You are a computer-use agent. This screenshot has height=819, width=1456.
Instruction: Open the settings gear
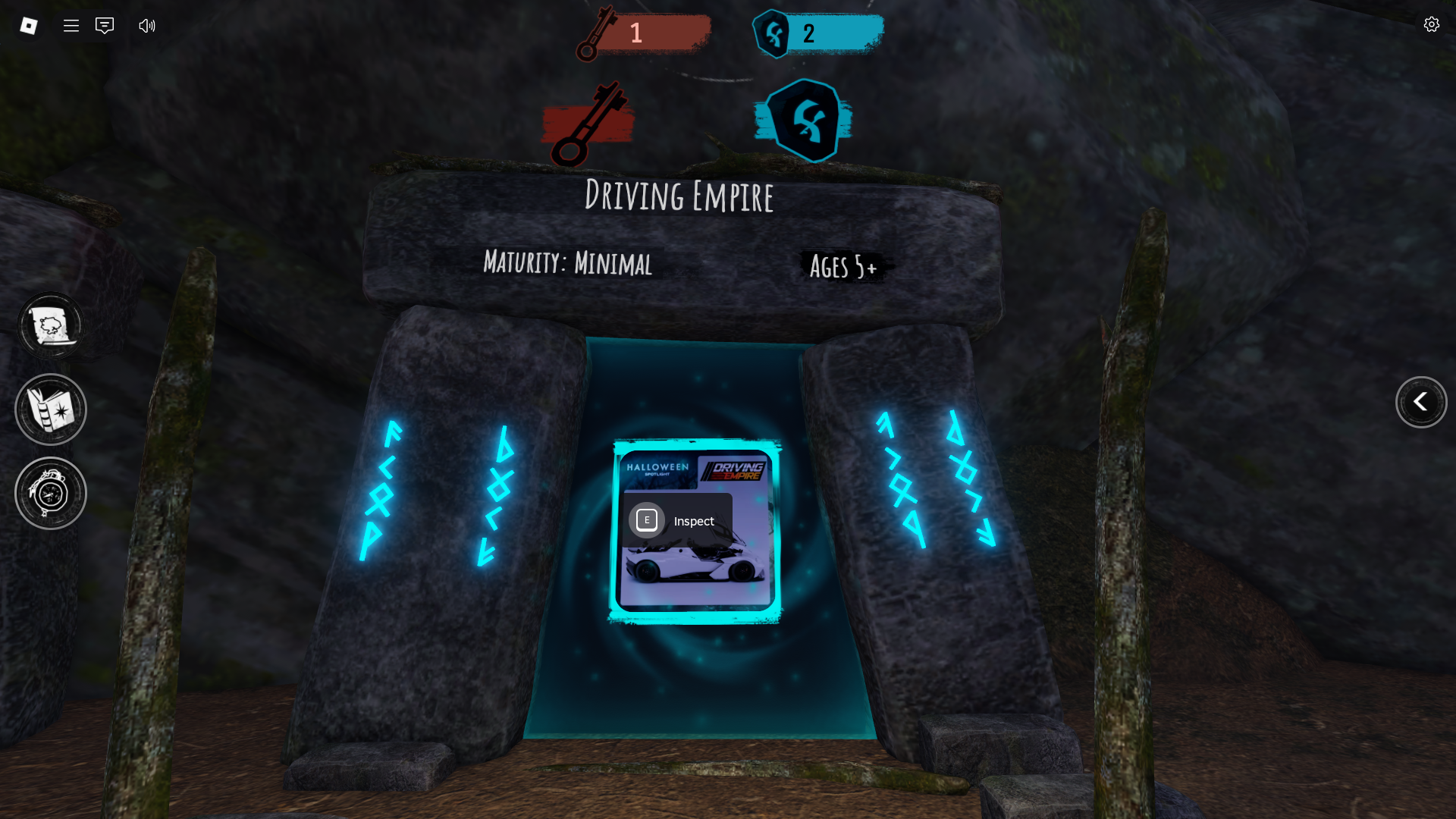1432,24
